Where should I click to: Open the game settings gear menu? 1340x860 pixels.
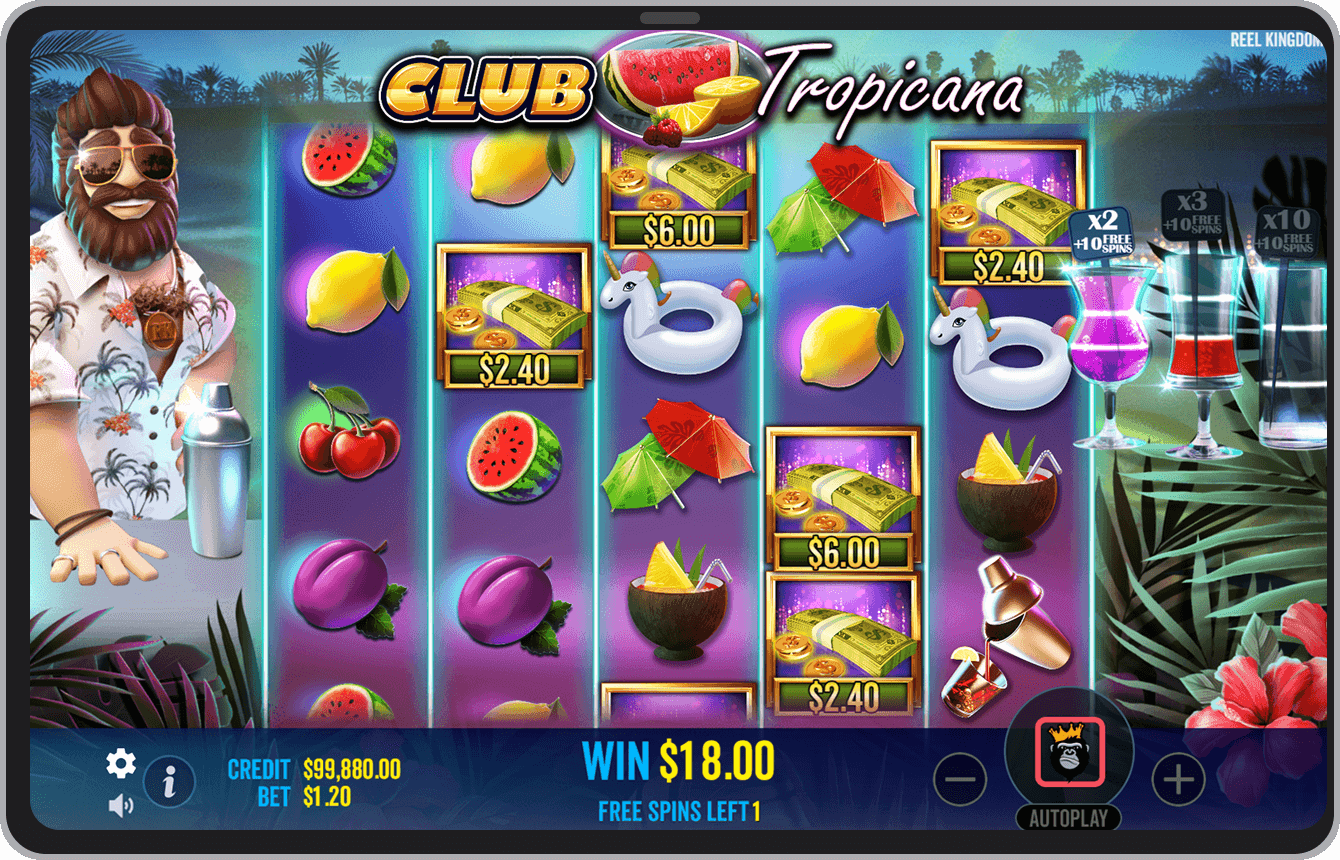(121, 763)
